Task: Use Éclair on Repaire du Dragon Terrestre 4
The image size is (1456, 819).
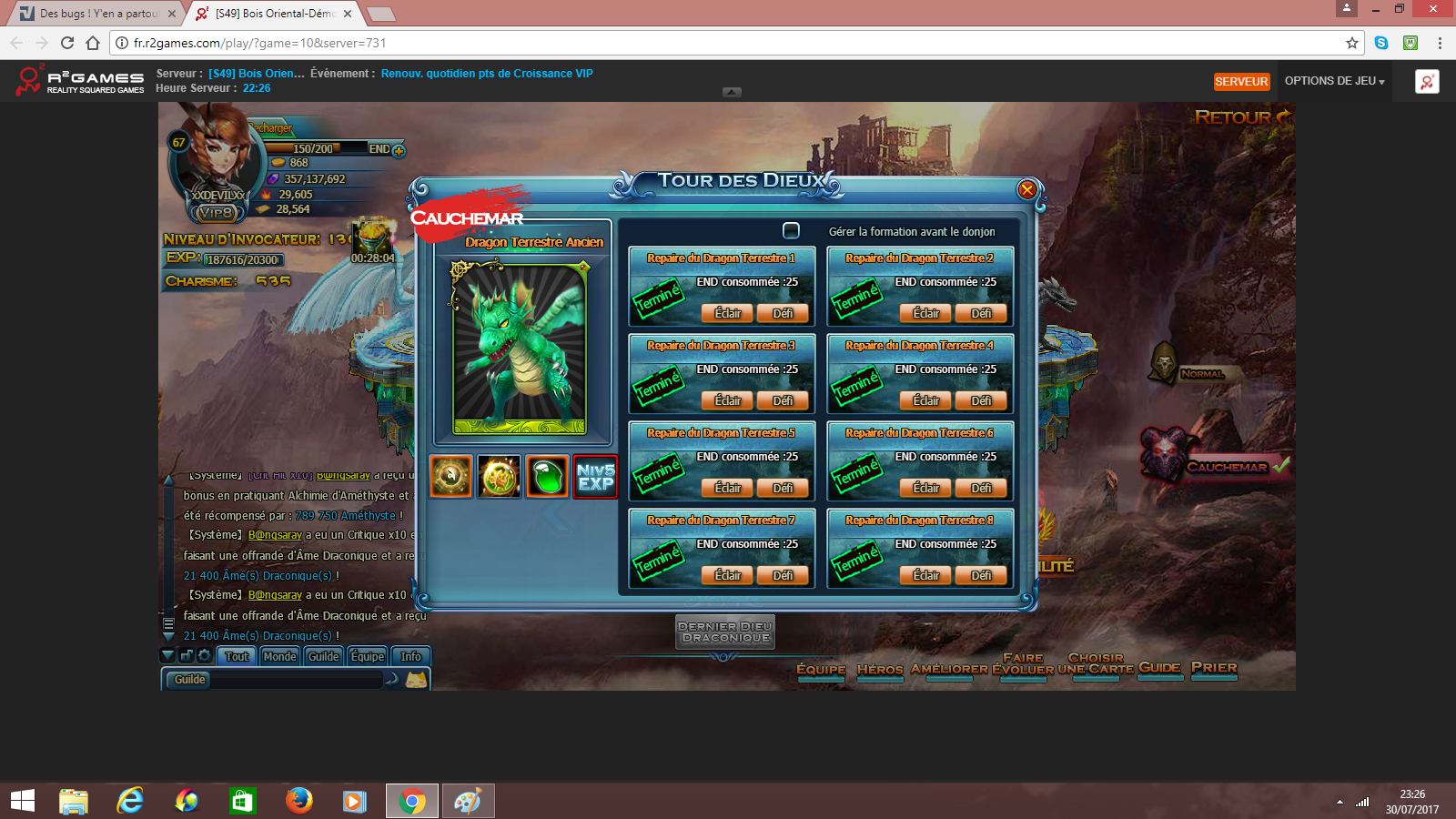Action: tap(925, 401)
